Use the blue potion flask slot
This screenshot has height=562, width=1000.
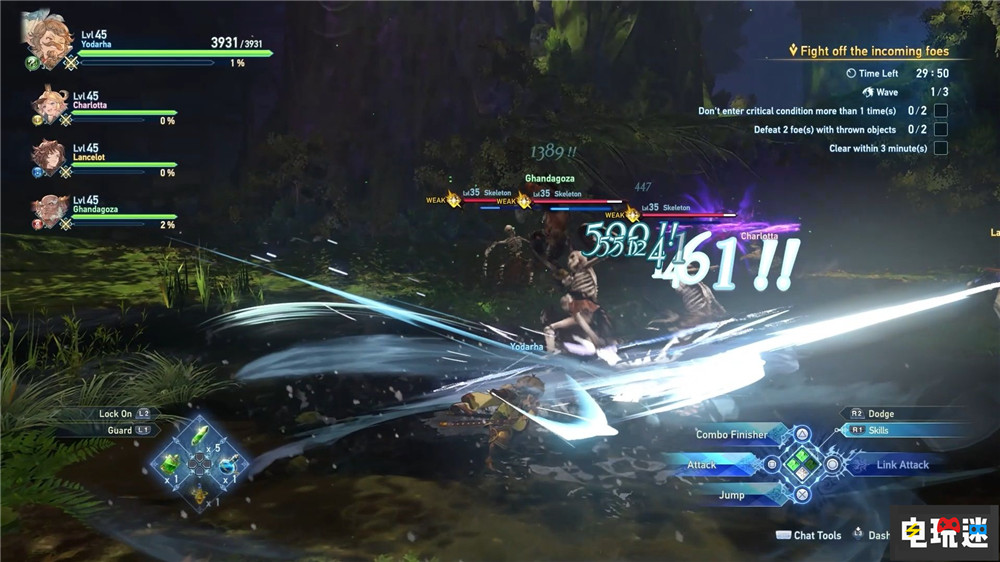230,464
